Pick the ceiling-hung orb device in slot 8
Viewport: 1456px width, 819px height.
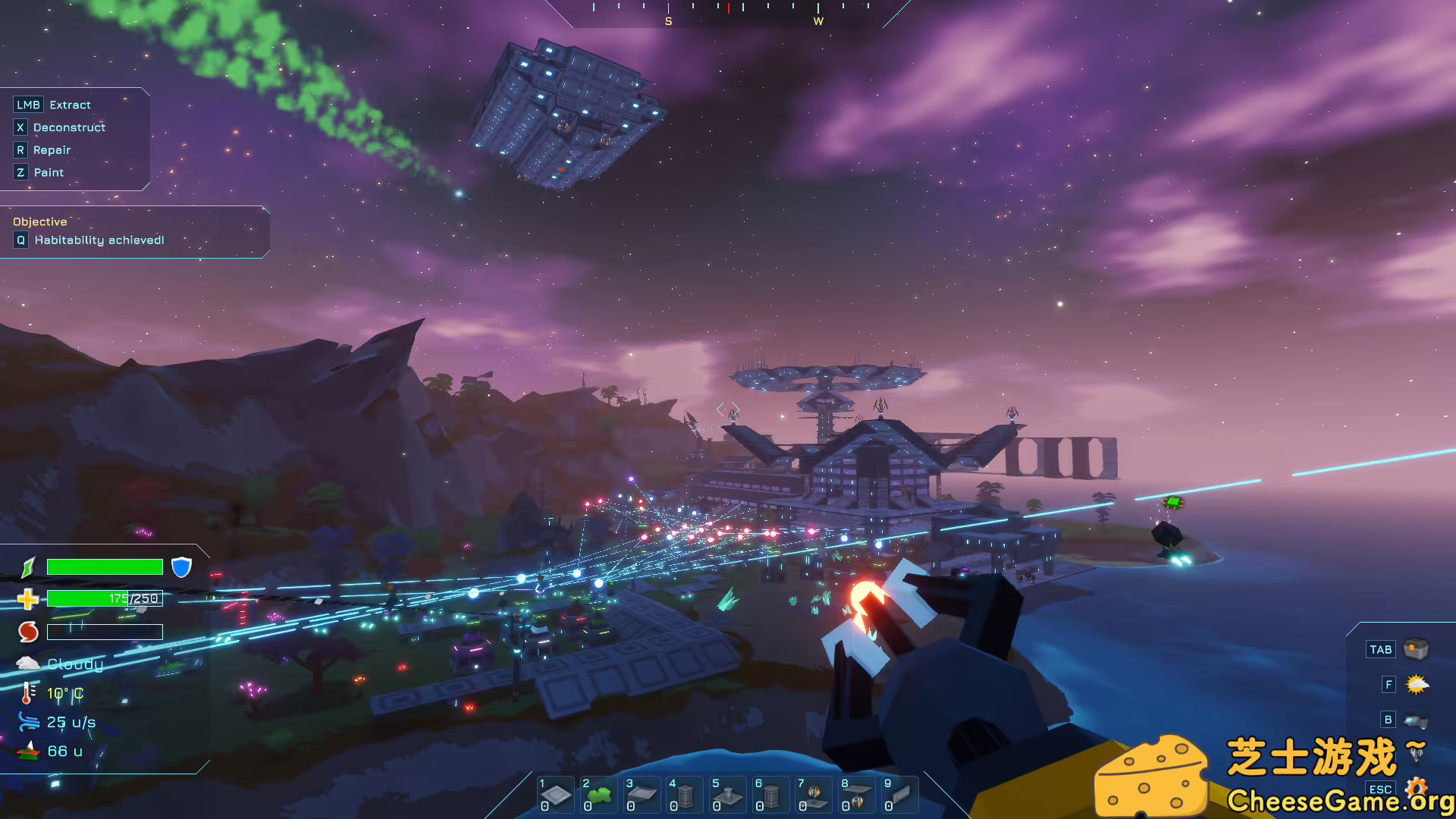point(857,795)
